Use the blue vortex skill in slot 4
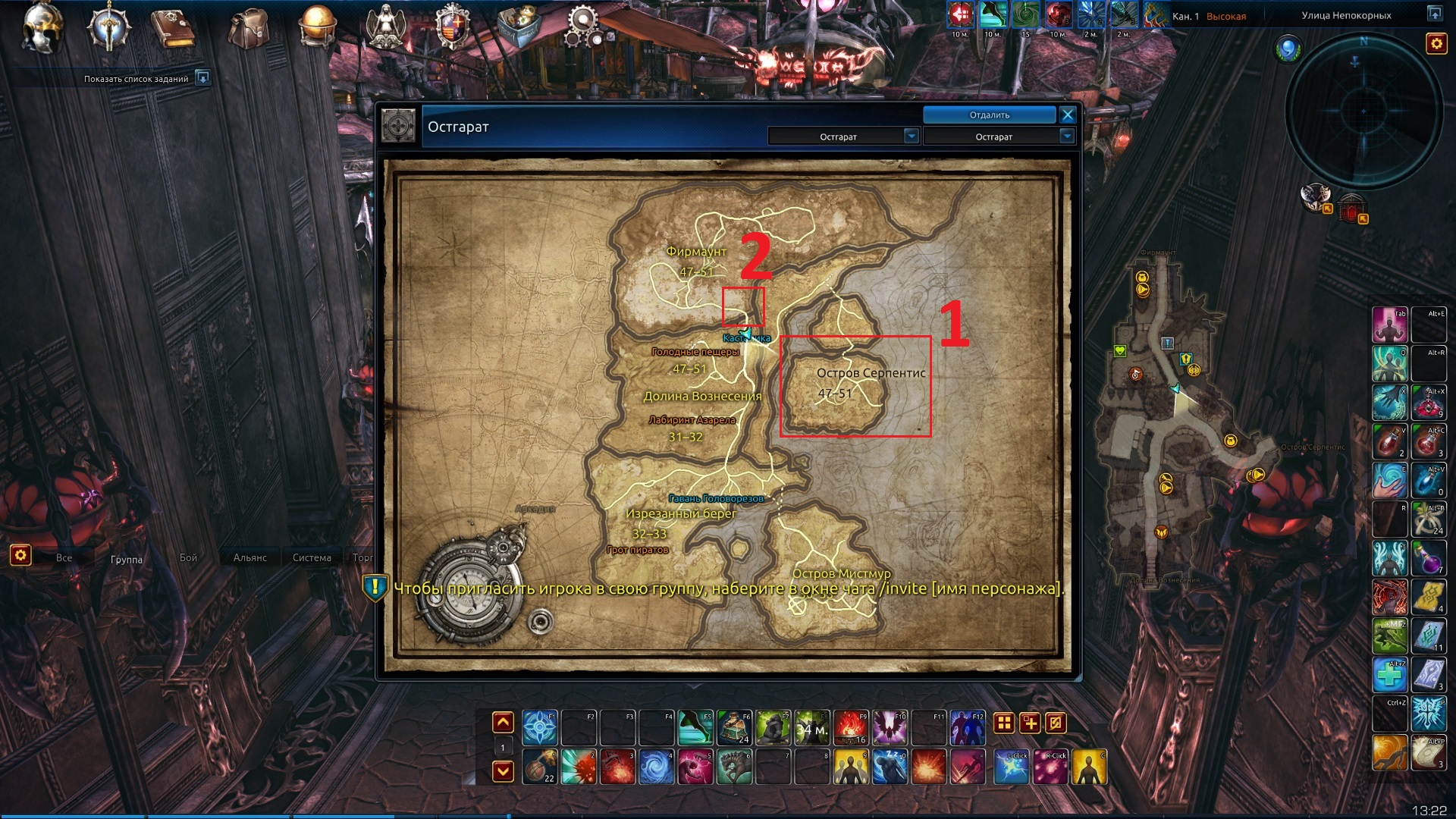 656,767
